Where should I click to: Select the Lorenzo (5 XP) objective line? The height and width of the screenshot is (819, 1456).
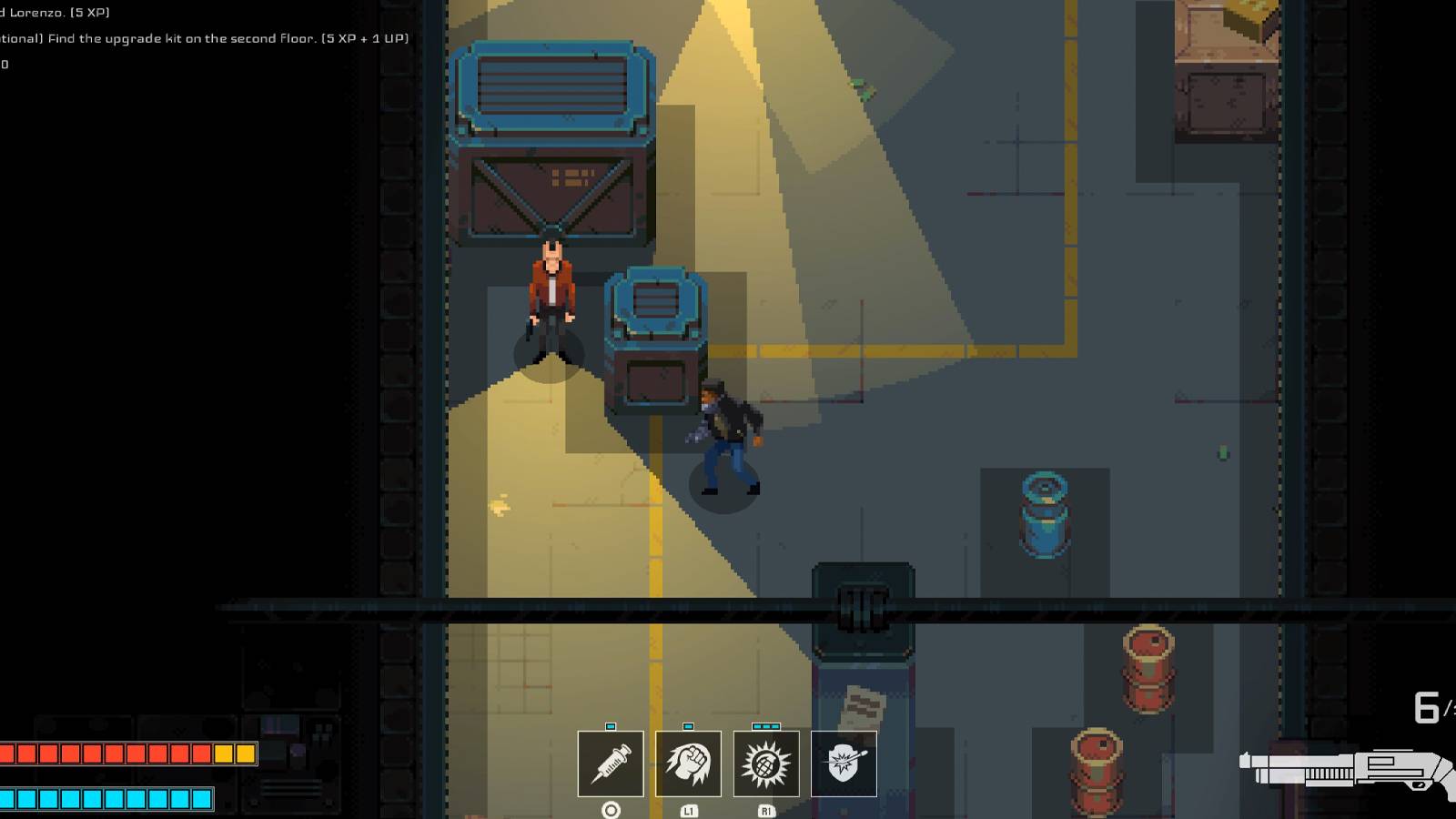[55, 13]
